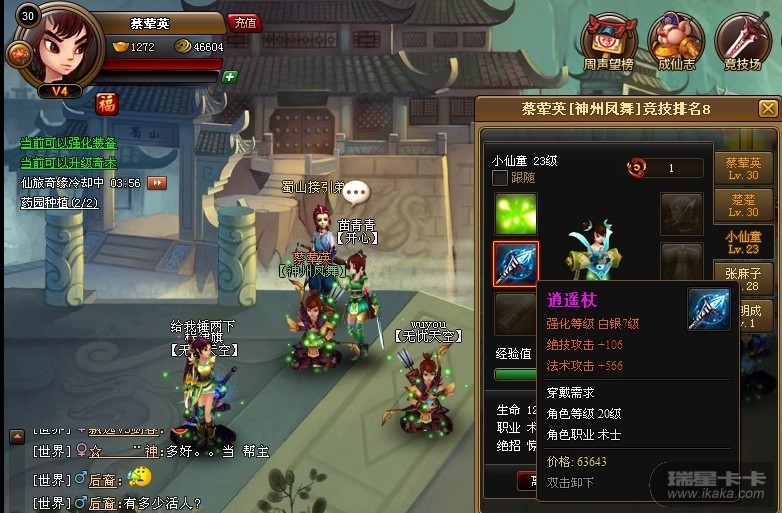Select the 楚楚 Lv. 30 character tab
Viewport: 782px width, 513px height.
click(743, 206)
